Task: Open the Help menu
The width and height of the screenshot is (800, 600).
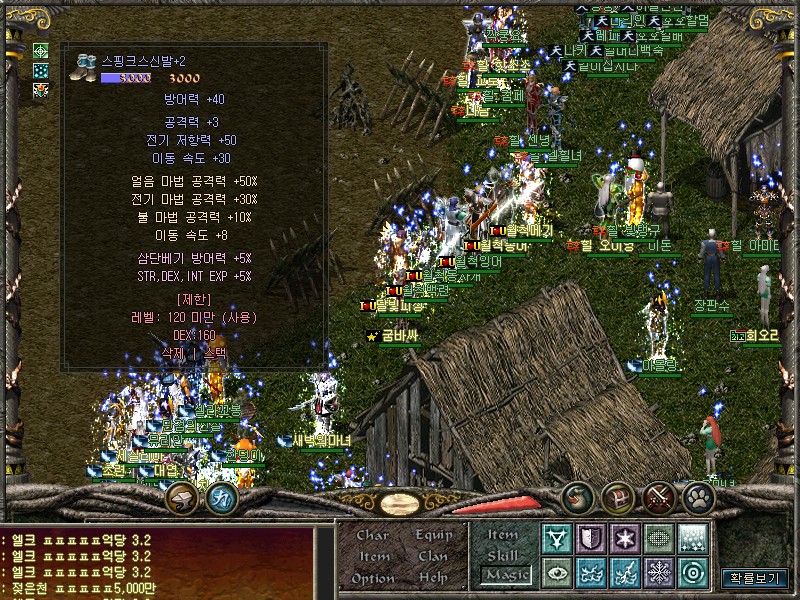Action: [434, 578]
